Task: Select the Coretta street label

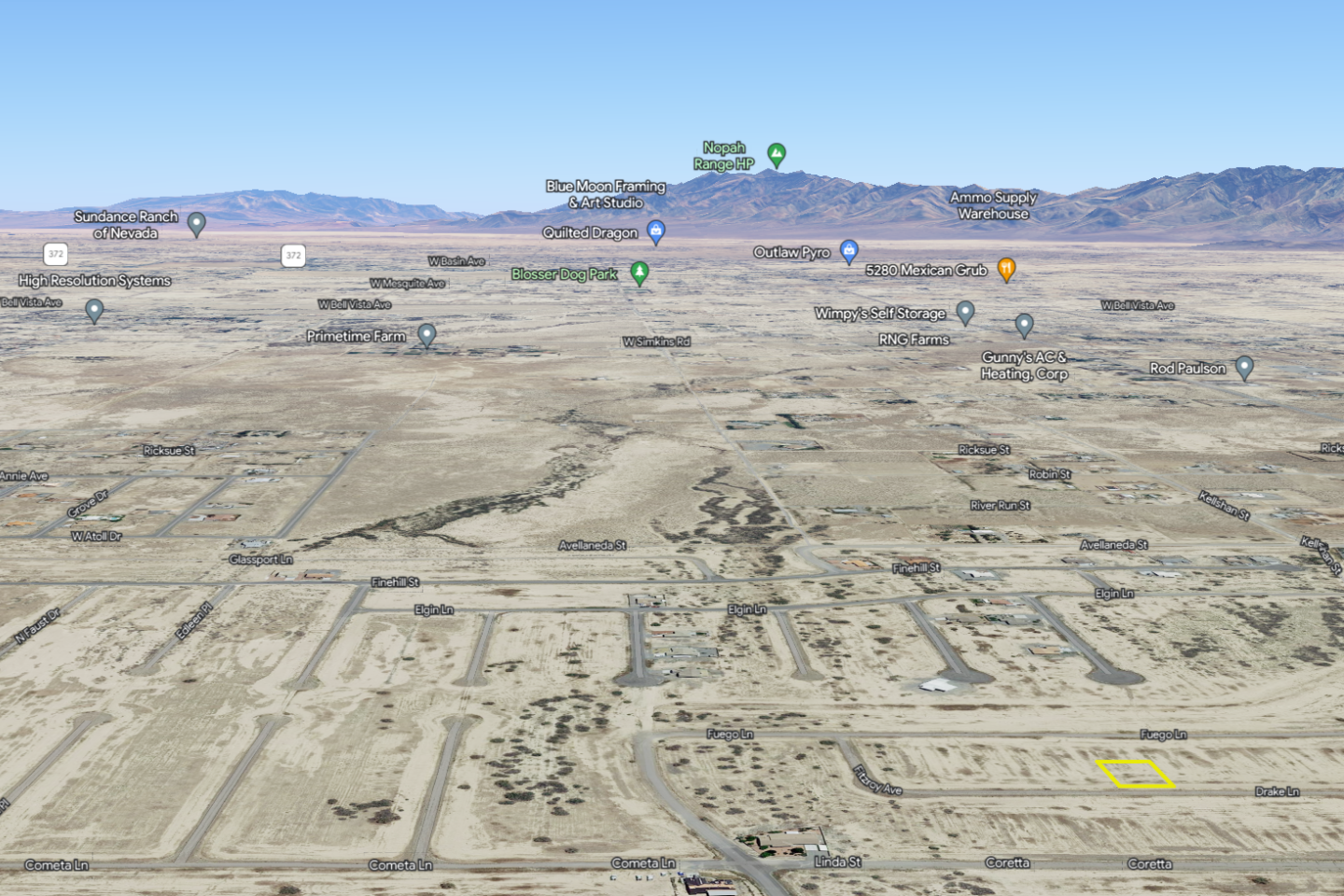Action: click(1009, 863)
